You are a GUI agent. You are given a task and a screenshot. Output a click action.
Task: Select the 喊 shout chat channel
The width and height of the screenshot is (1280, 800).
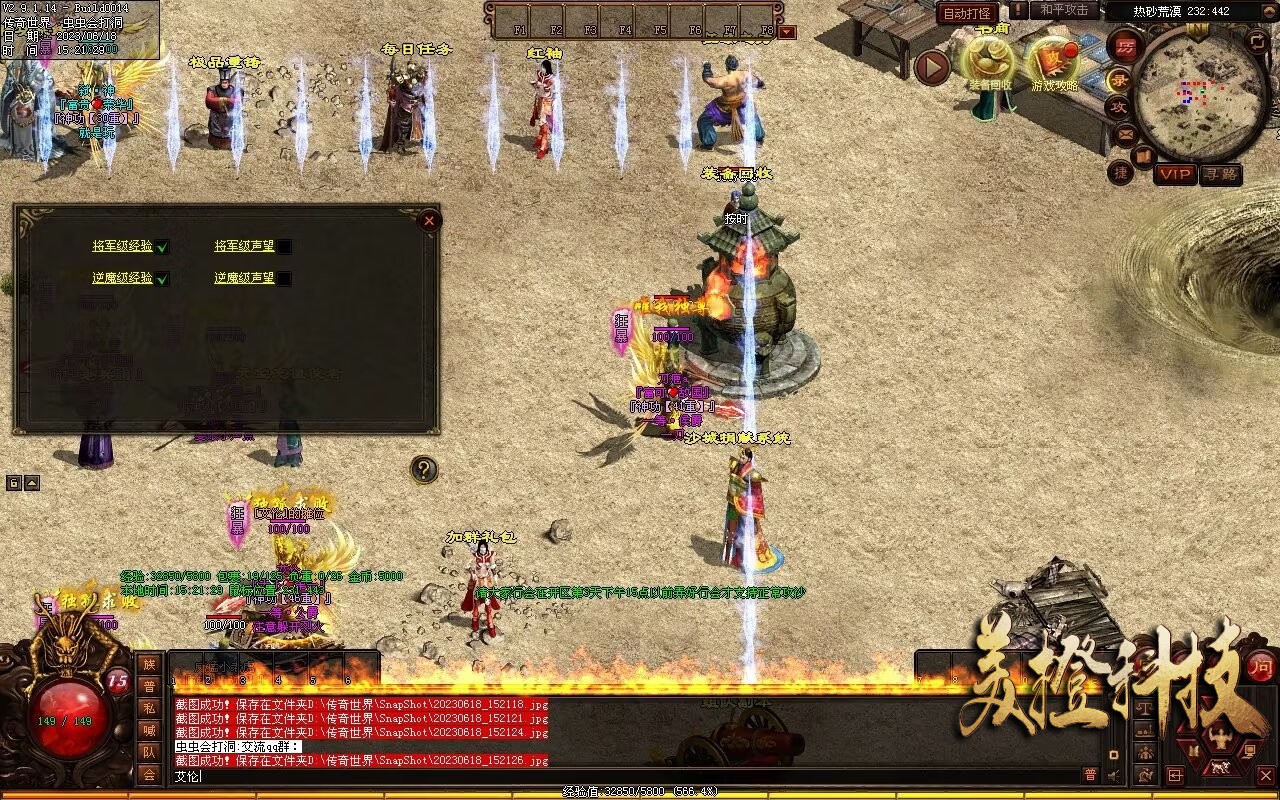pyautogui.click(x=149, y=730)
